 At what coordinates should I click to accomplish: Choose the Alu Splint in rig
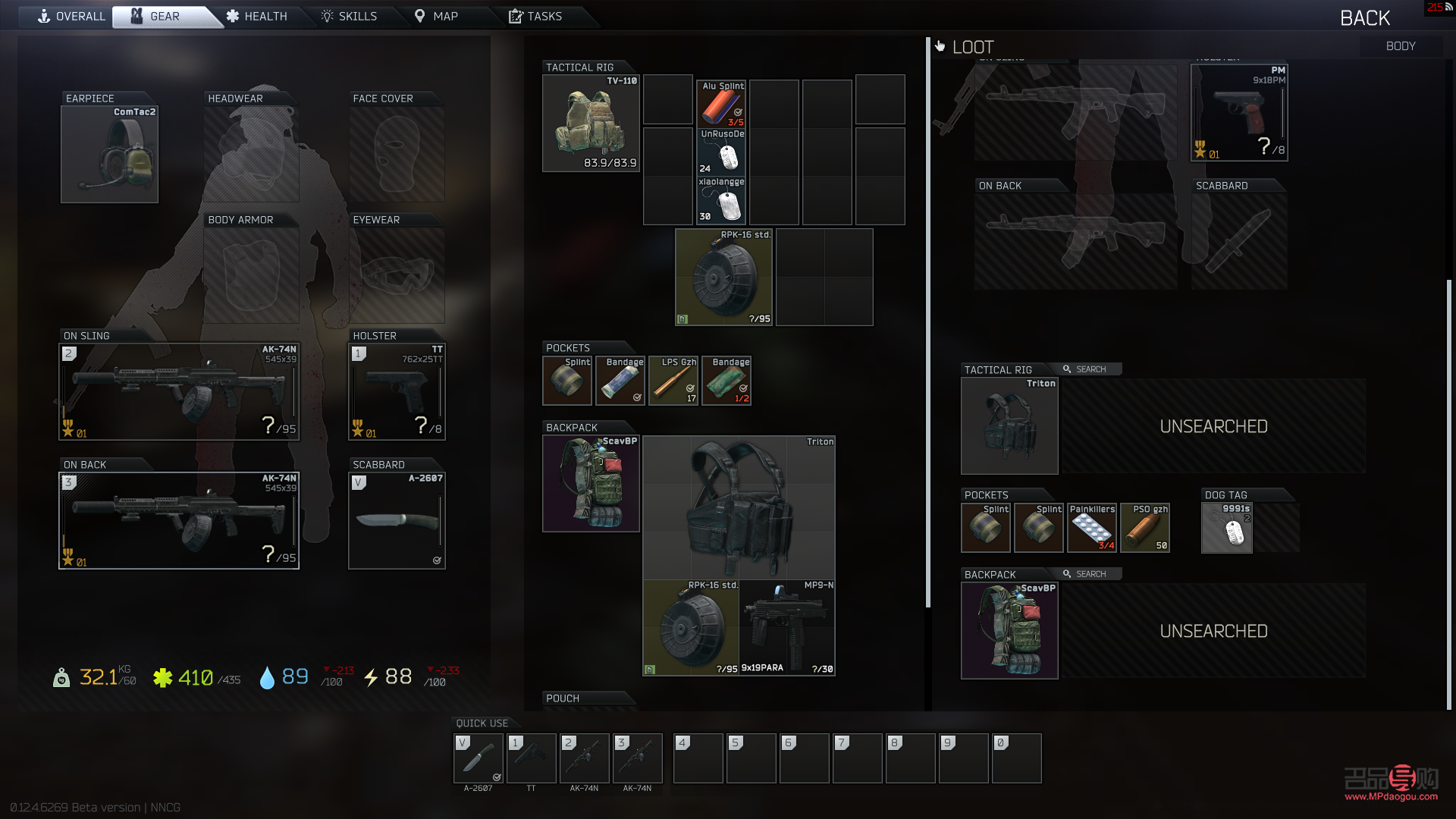[721, 104]
